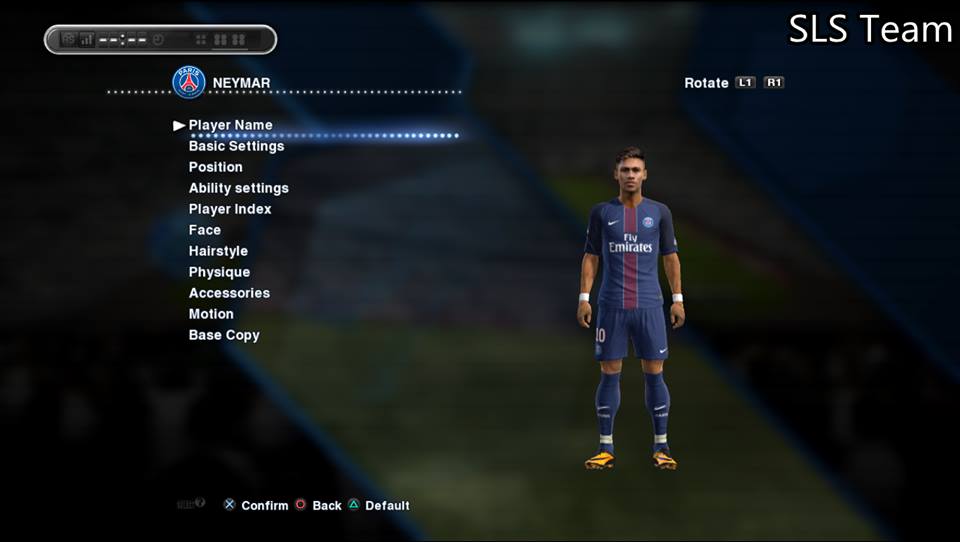Choose the Position option
The image size is (960, 542).
coord(215,167)
